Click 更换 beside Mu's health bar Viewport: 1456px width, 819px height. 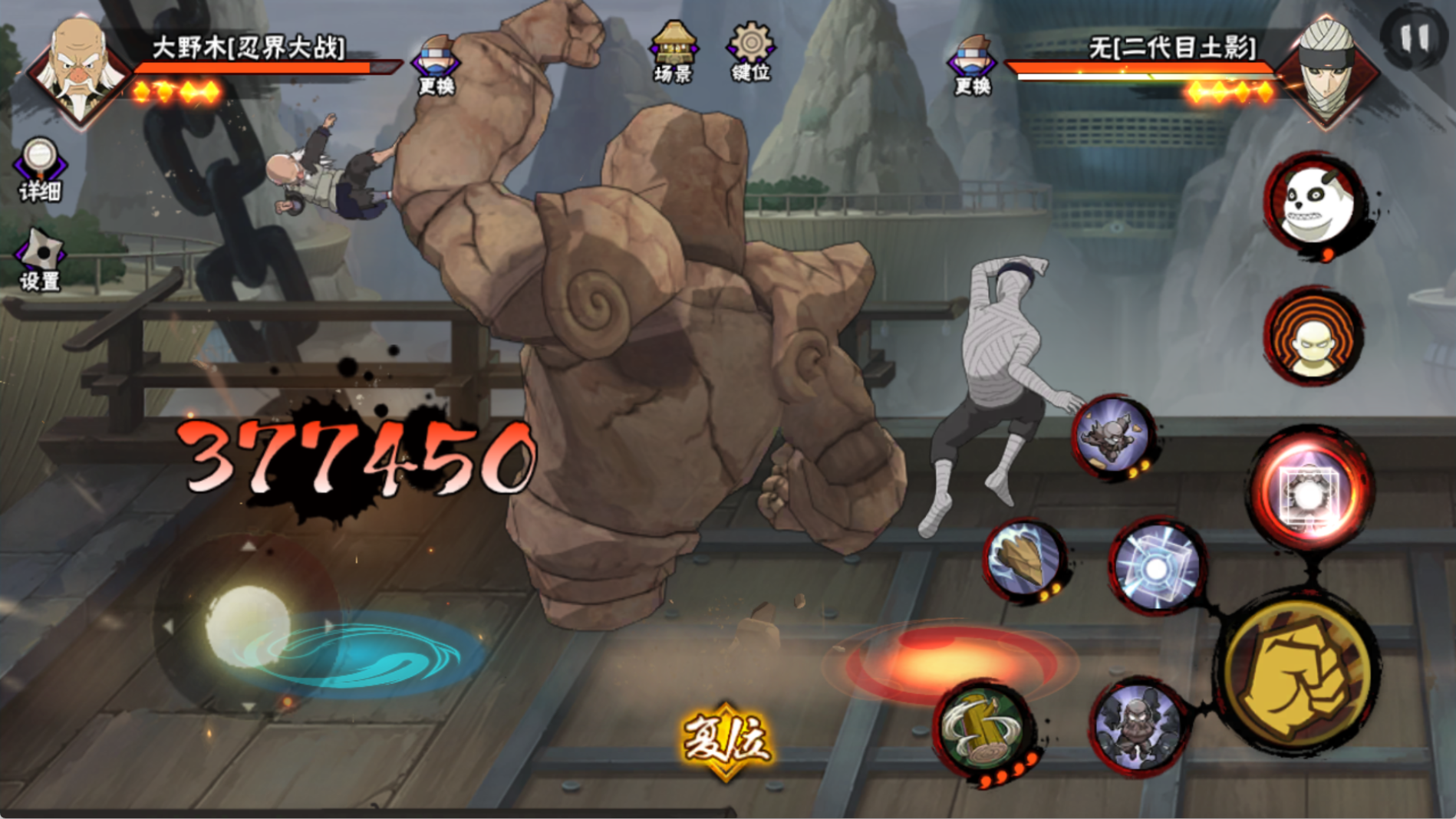point(972,65)
